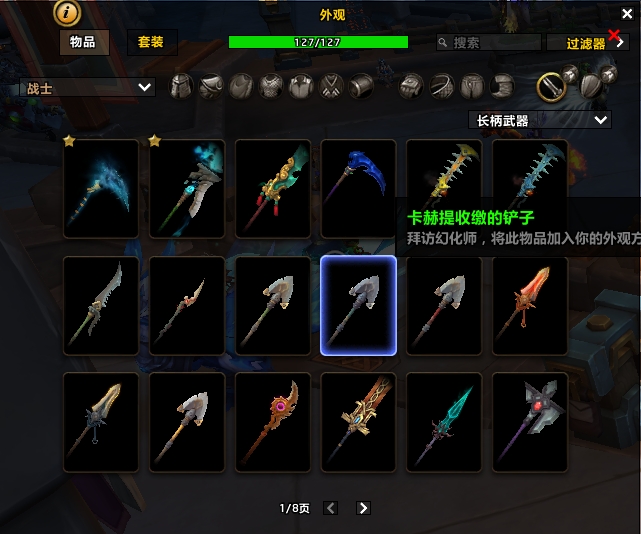641x534 pixels.
Task: Pick the dark blue curved scythe appearance
Action: click(358, 188)
